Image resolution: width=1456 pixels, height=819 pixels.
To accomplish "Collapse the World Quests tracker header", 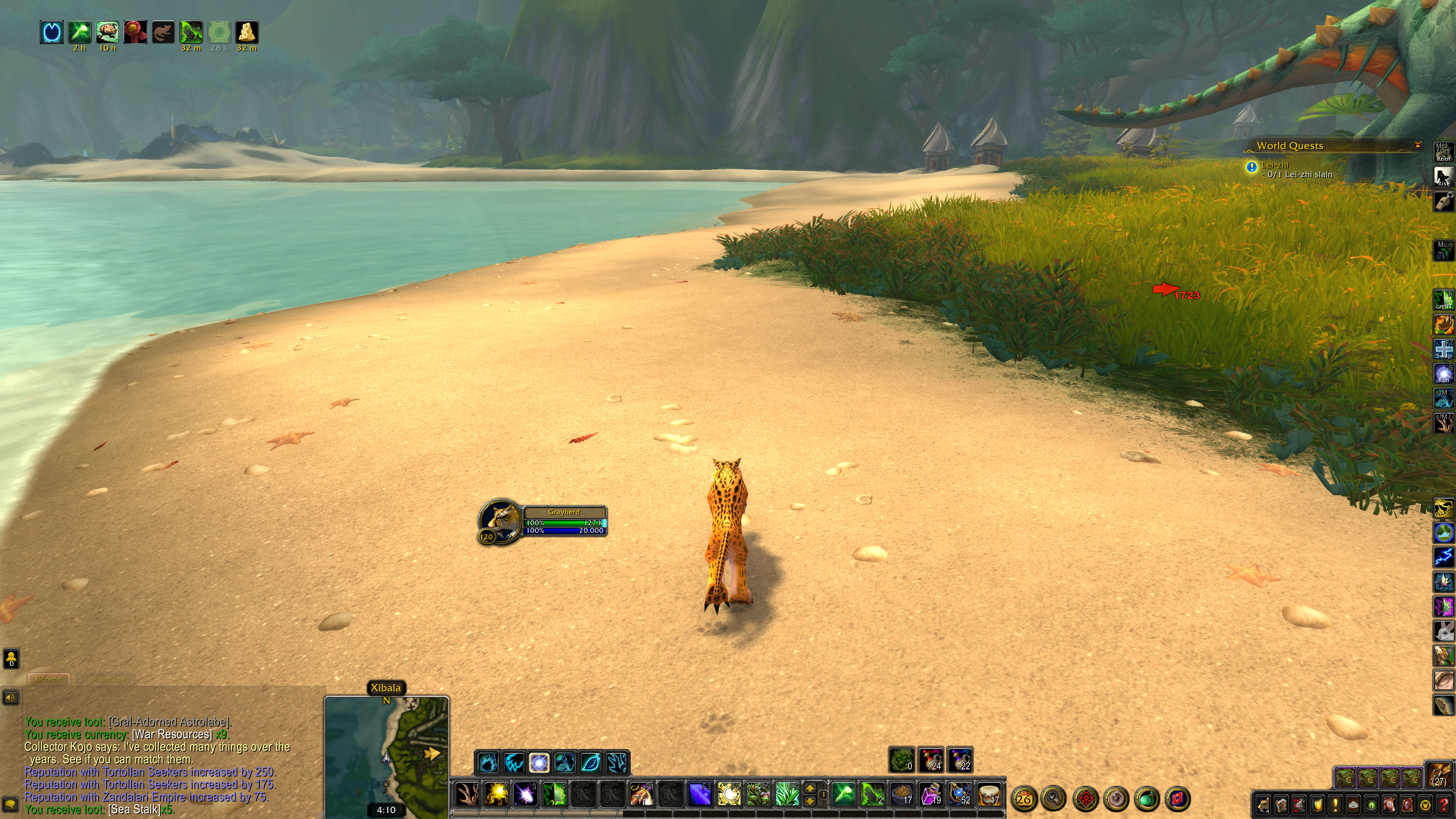I will [1417, 145].
